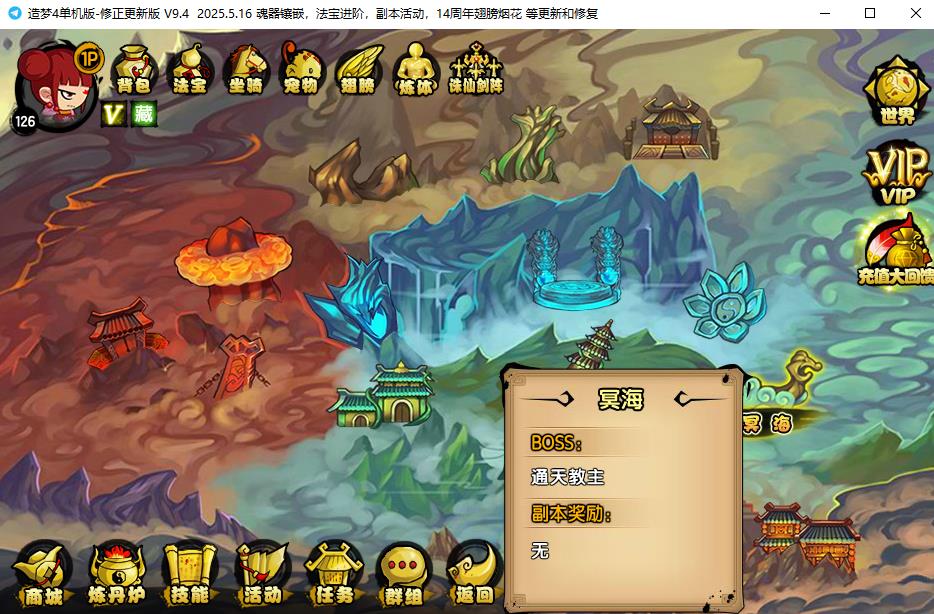
Task: Open the 宠物 pet menu
Action: 300,70
